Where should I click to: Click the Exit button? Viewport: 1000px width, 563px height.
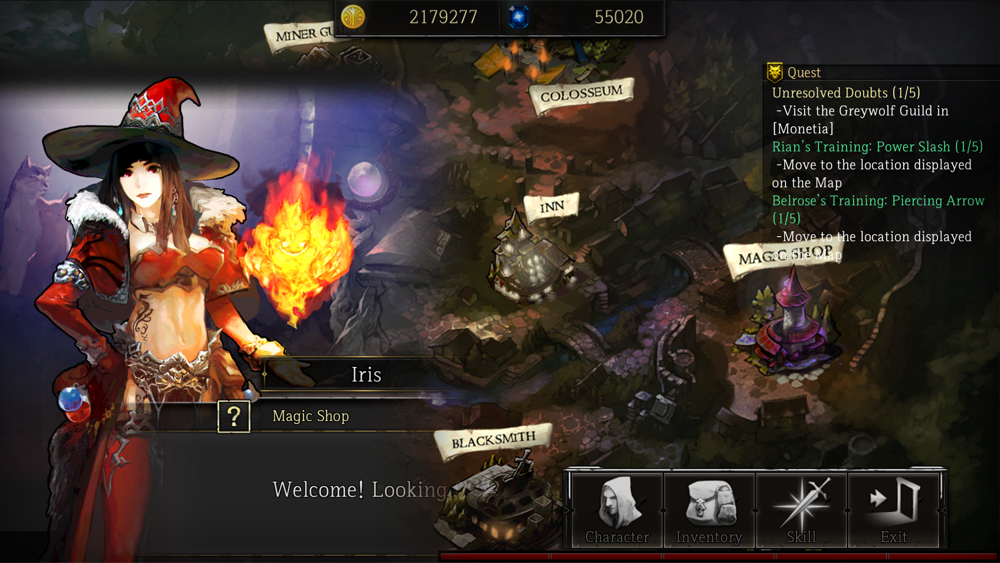click(x=893, y=509)
